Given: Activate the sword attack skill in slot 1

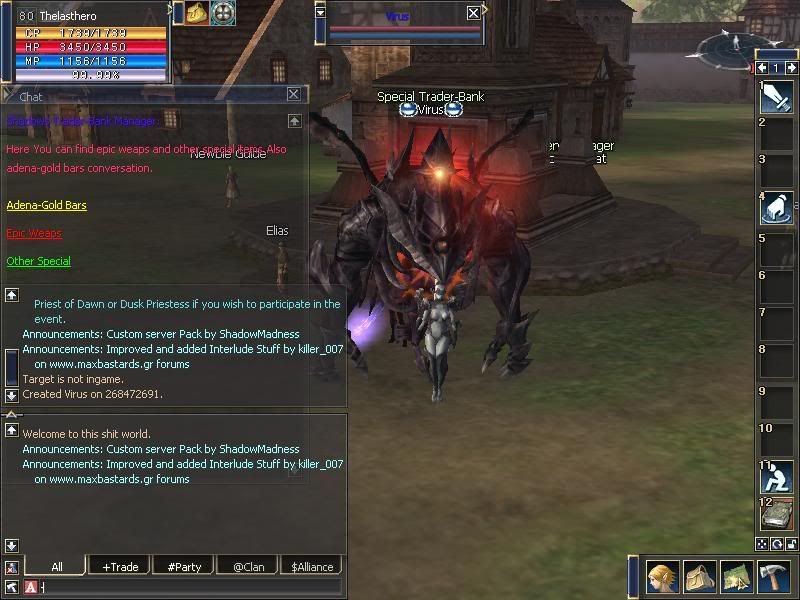Looking at the screenshot, I should 777,97.
